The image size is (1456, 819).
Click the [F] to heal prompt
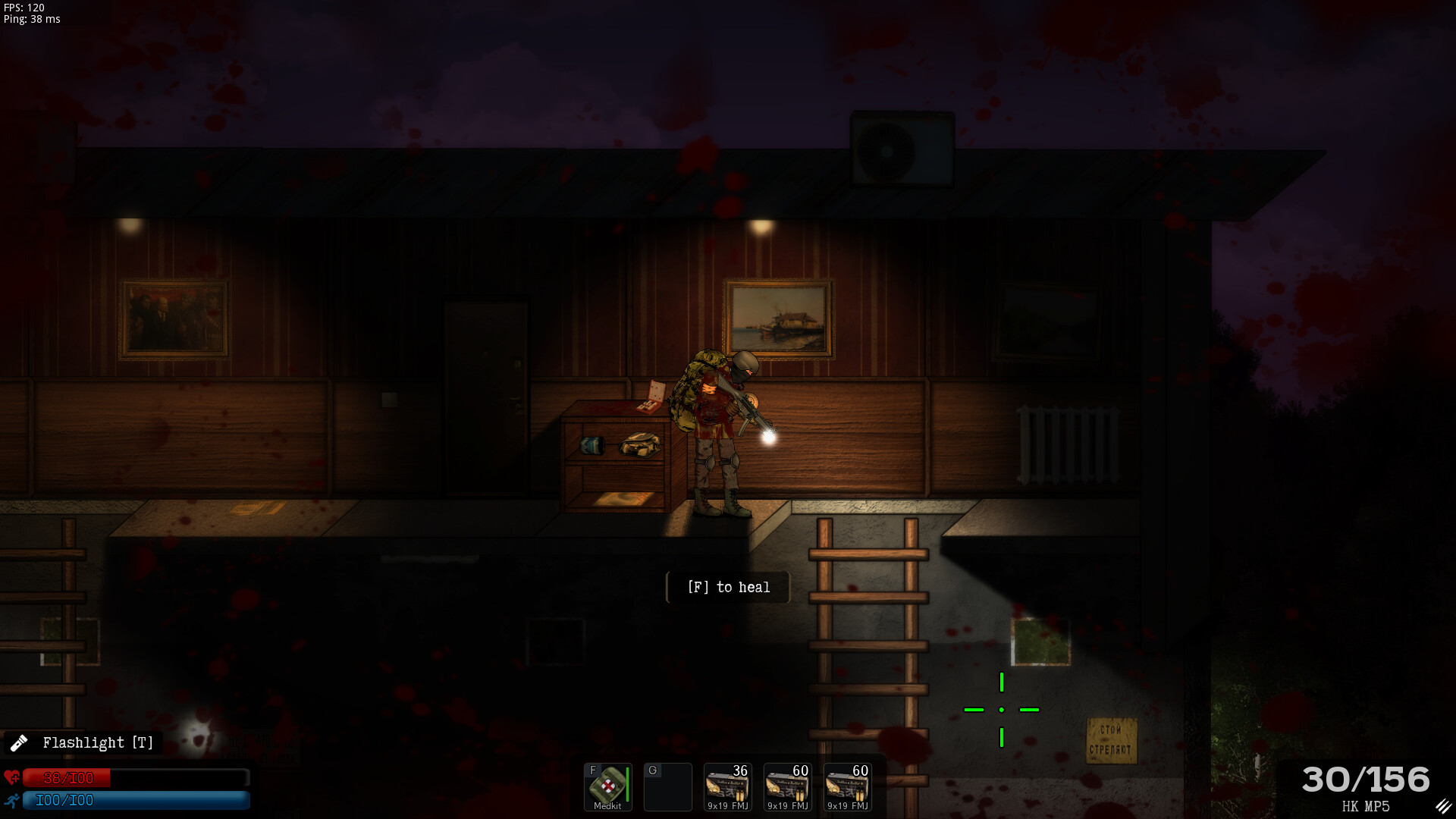click(727, 587)
